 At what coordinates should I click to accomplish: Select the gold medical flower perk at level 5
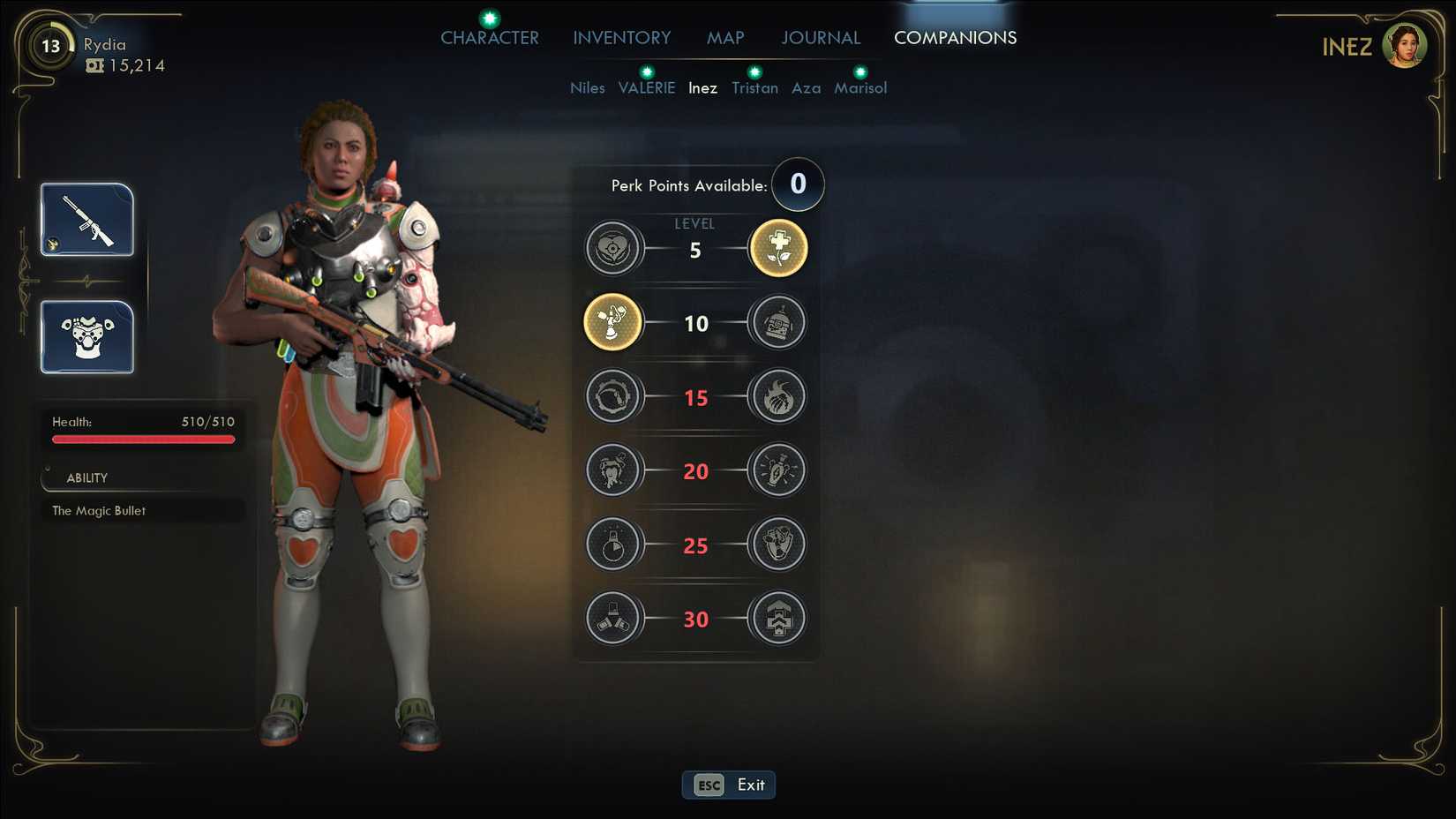(777, 249)
